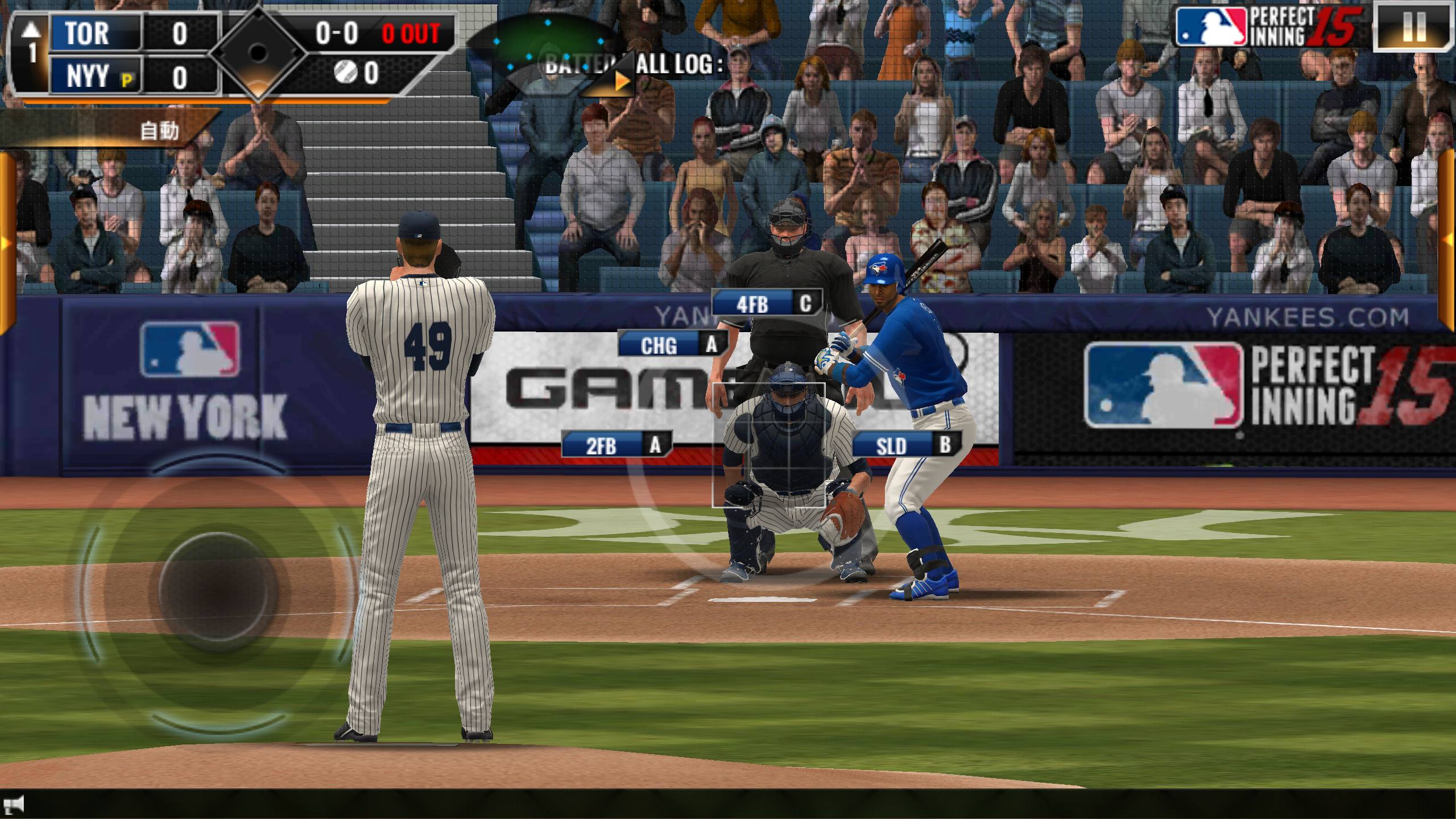Viewport: 1456px width, 819px height.
Task: Choose the CHG changeup pitch
Action: (673, 345)
